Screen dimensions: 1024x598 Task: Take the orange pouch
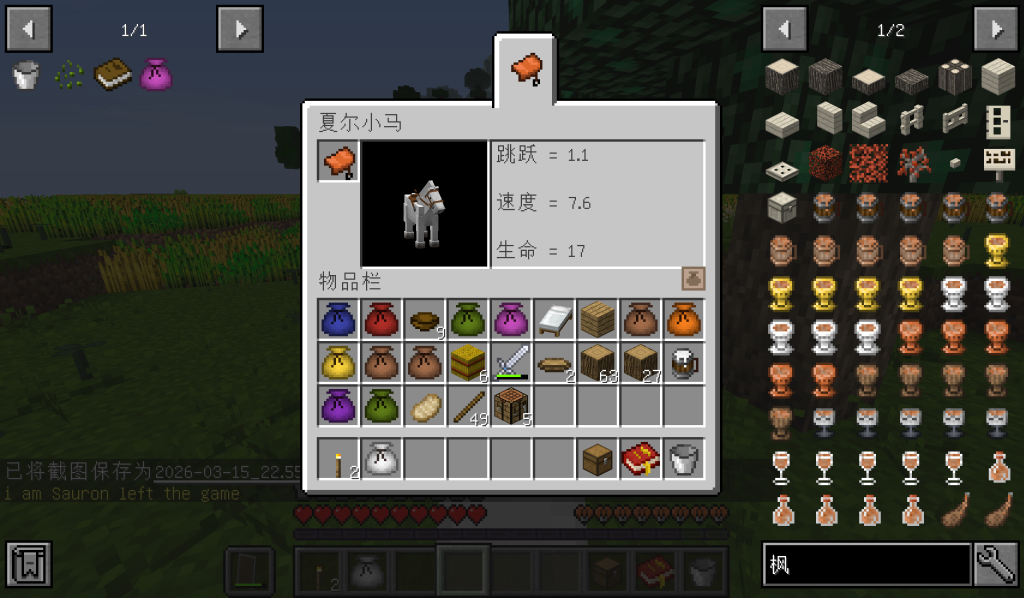click(683, 319)
